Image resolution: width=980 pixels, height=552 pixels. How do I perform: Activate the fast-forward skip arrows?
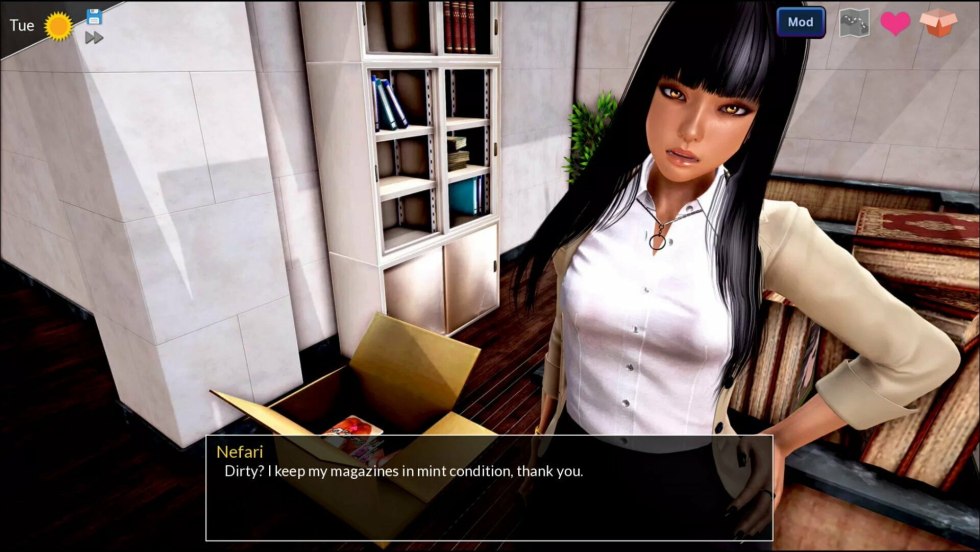pos(94,38)
